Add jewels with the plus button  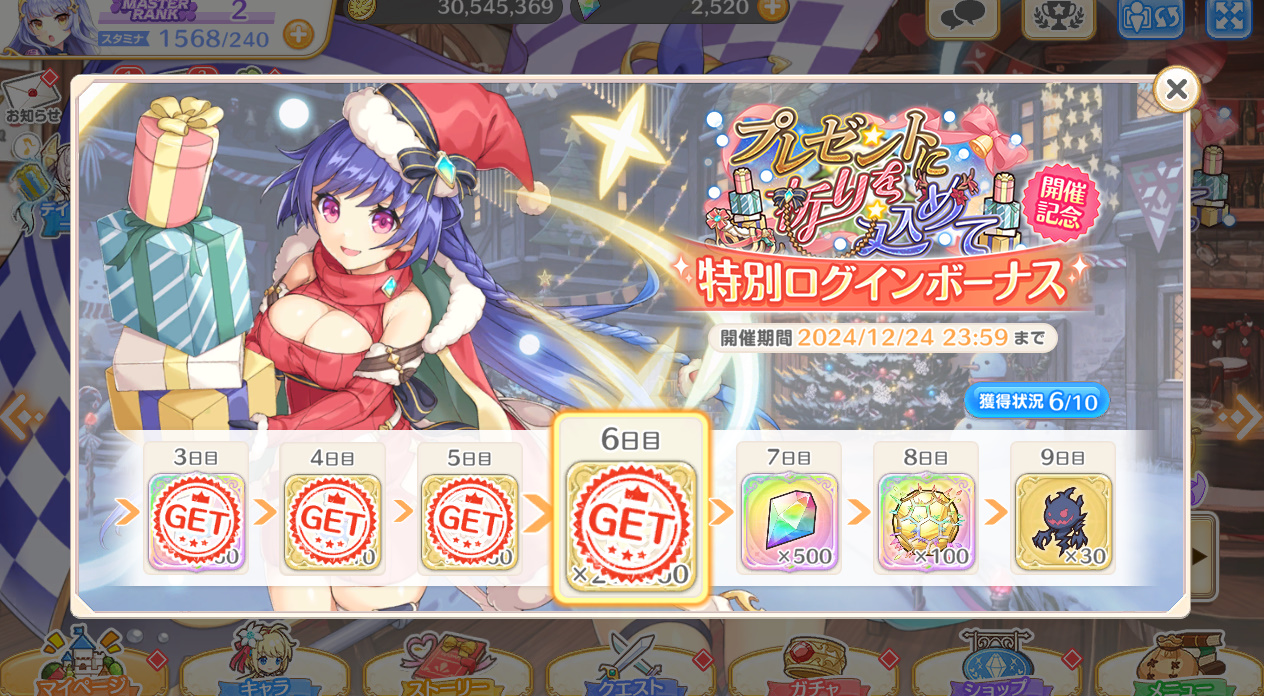pyautogui.click(x=772, y=9)
